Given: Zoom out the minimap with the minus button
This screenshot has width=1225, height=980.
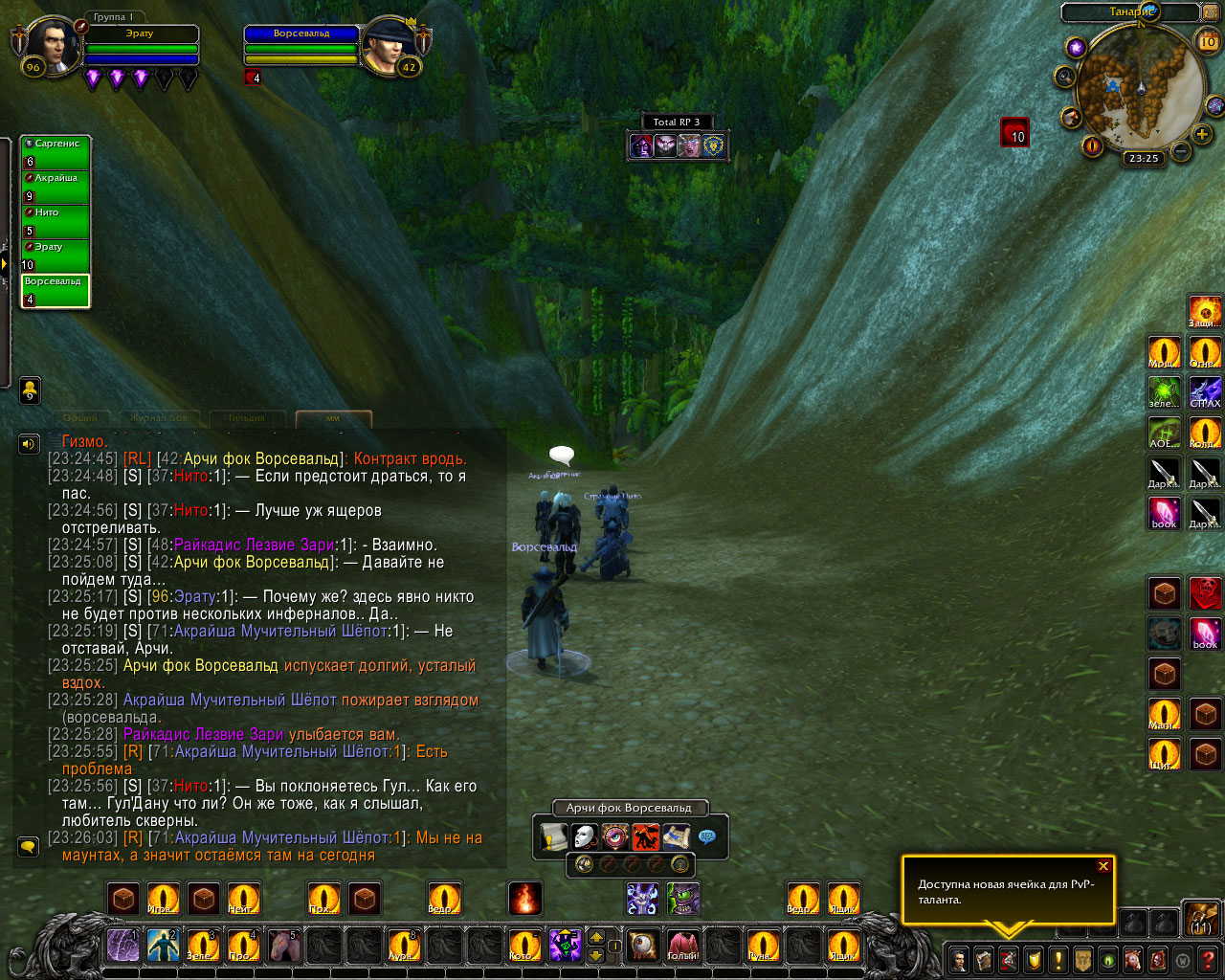Looking at the screenshot, I should [1181, 151].
